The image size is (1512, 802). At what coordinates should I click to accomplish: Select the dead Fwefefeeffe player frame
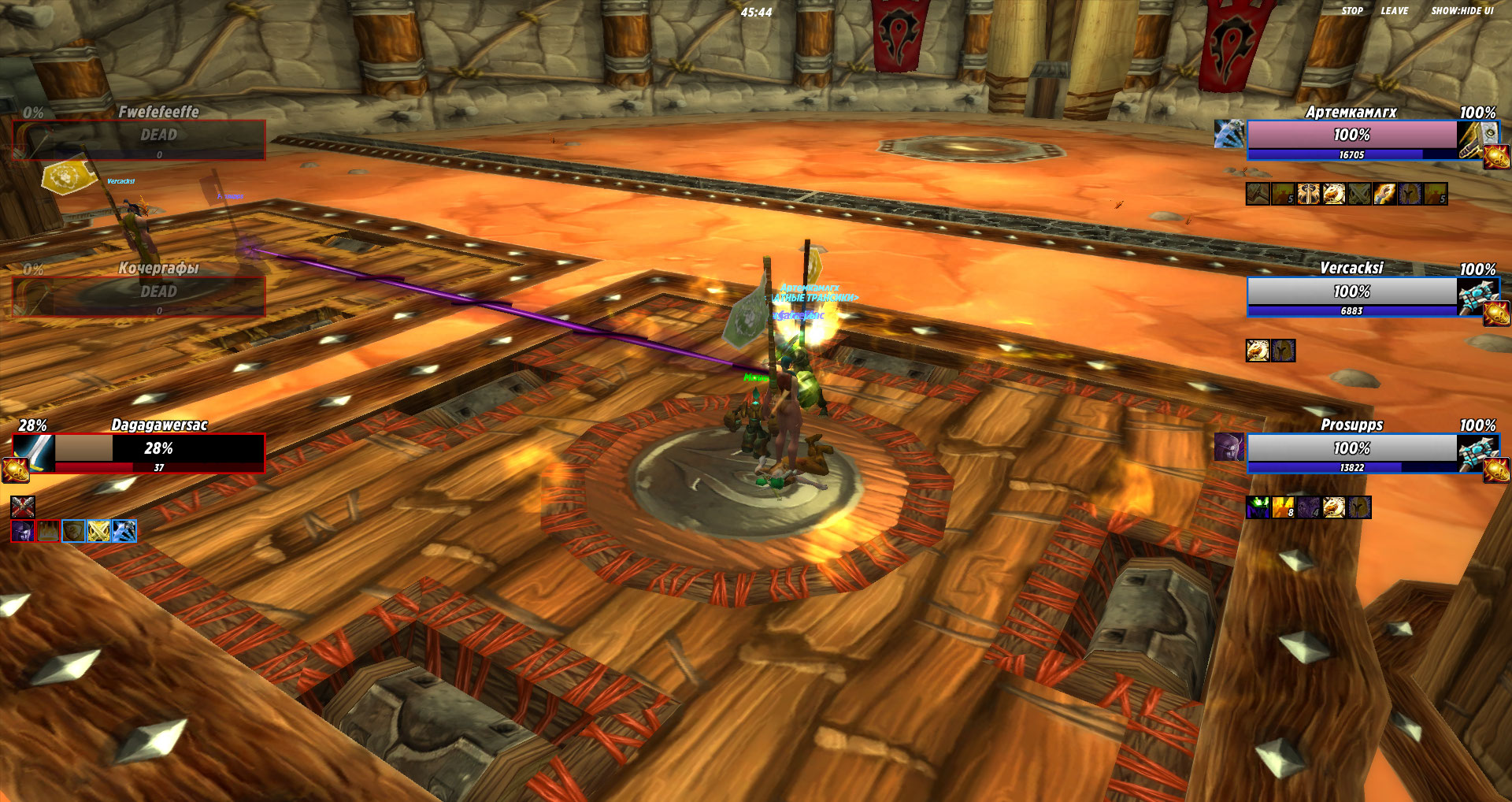[159, 139]
